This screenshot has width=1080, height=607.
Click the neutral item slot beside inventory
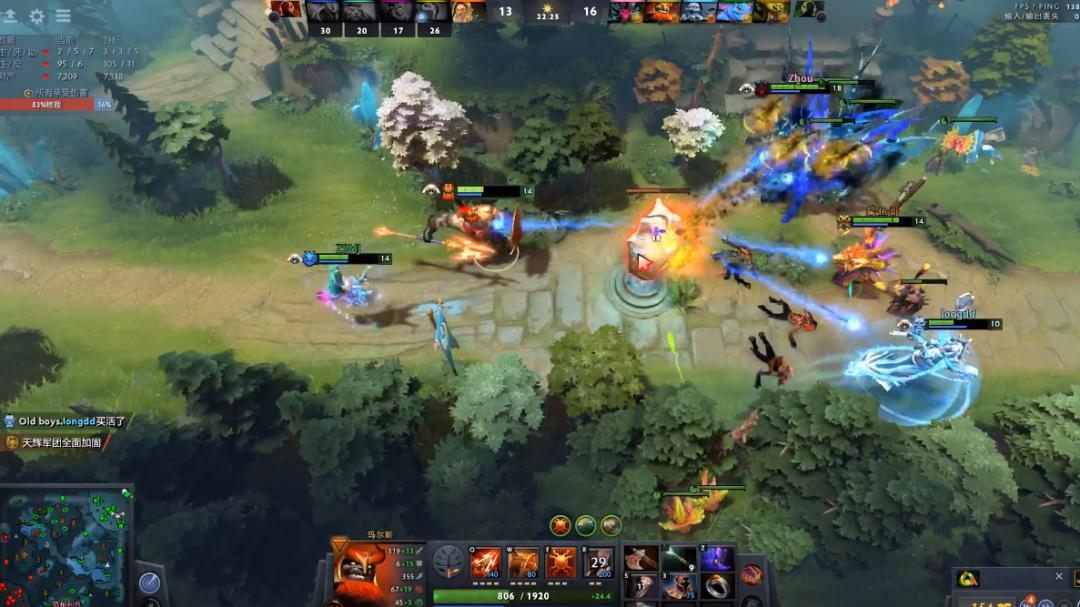point(752,574)
